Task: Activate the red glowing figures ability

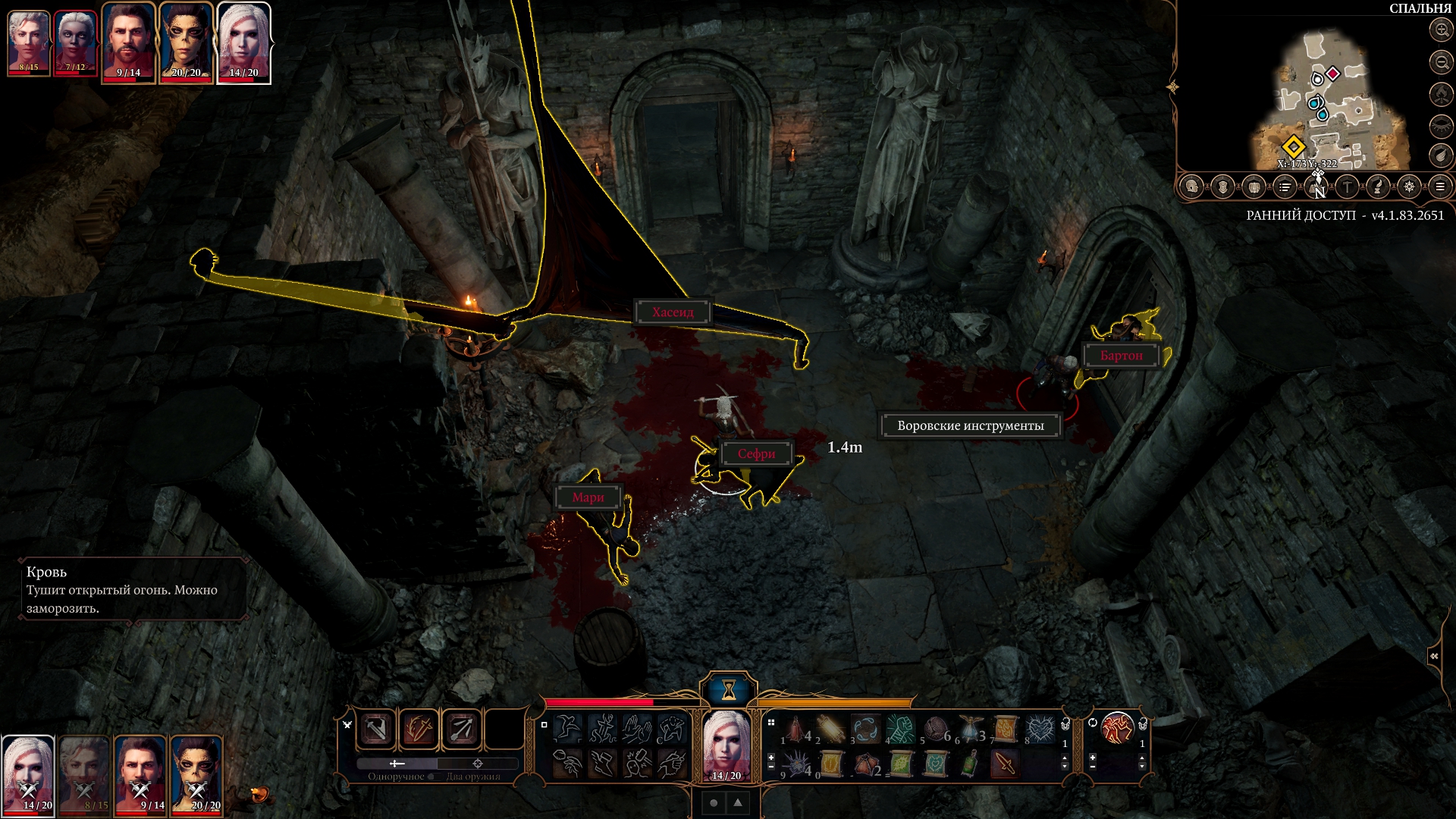Action: coord(1117,730)
